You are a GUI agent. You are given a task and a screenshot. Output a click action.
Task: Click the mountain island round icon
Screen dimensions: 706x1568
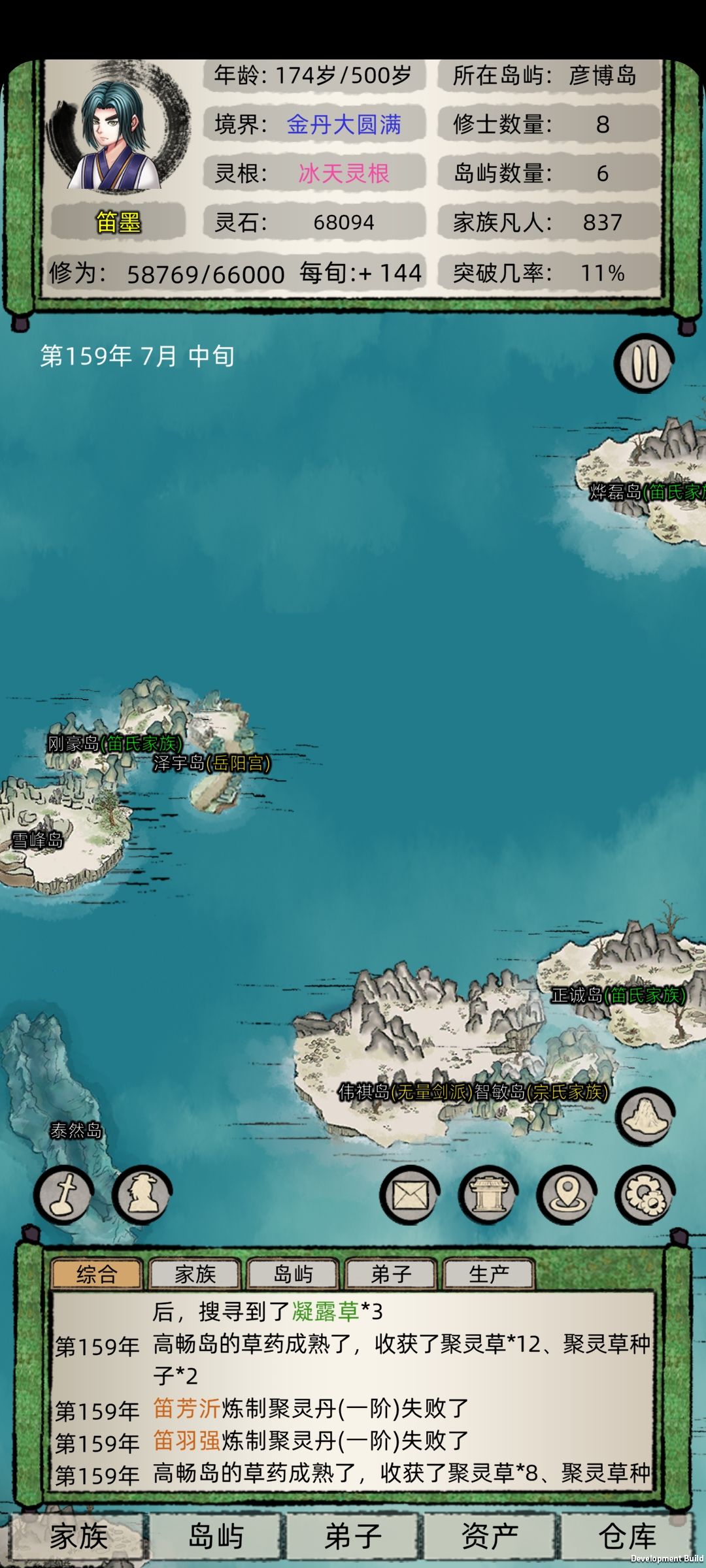(x=645, y=1117)
